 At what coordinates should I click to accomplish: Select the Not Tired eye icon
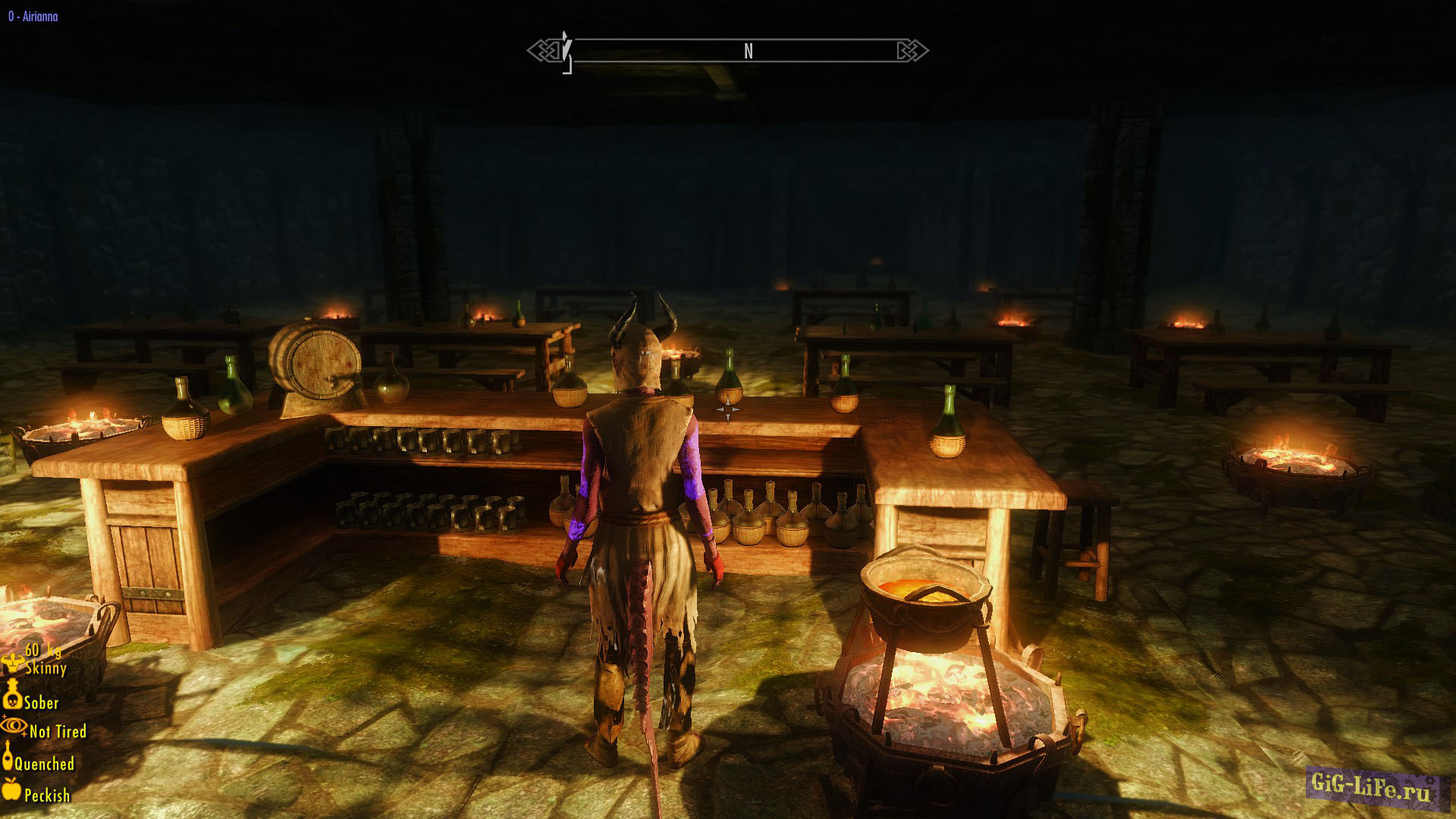tap(13, 726)
